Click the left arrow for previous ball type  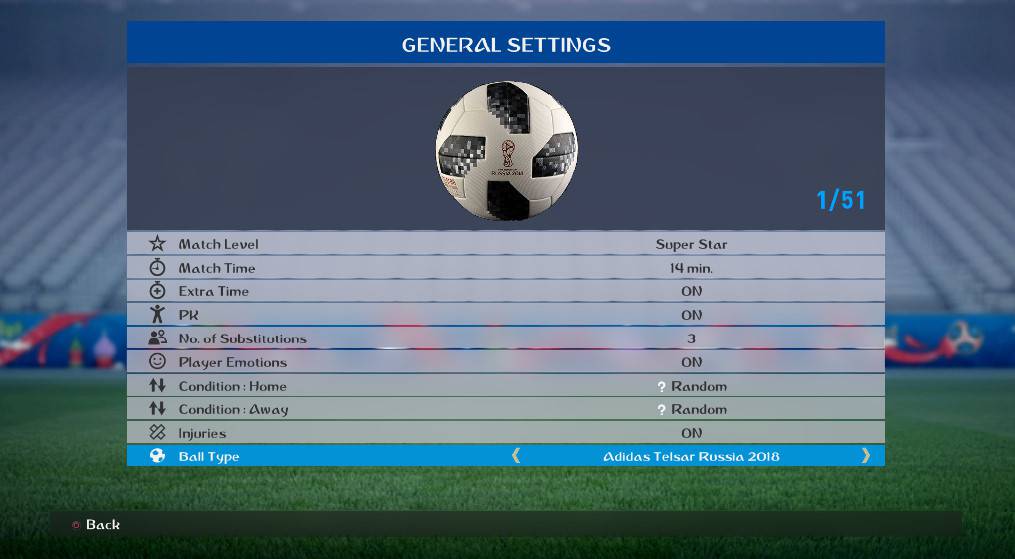(x=516, y=456)
